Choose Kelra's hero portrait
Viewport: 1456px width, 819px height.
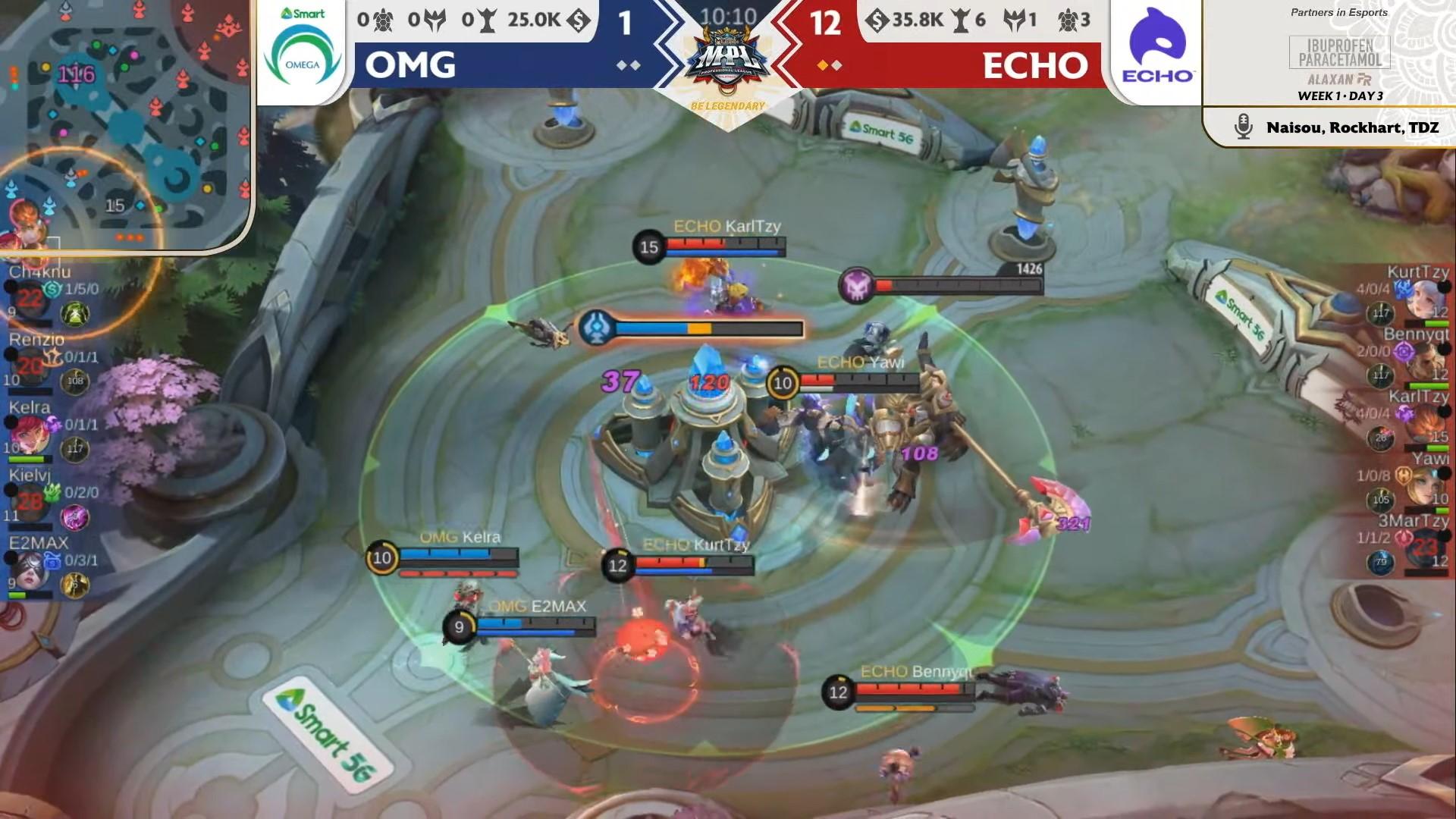tap(30, 435)
